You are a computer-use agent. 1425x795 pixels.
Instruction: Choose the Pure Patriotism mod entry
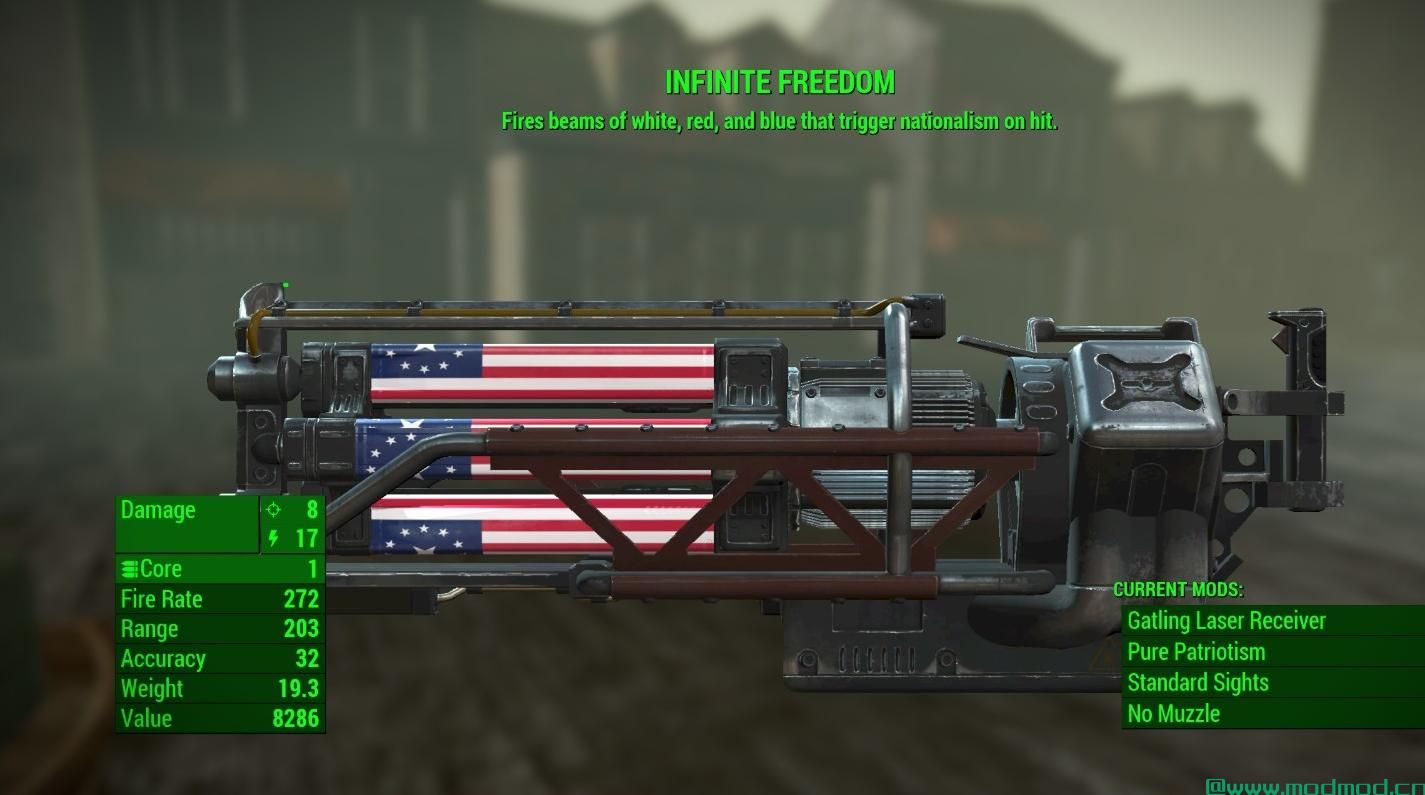[1196, 652]
